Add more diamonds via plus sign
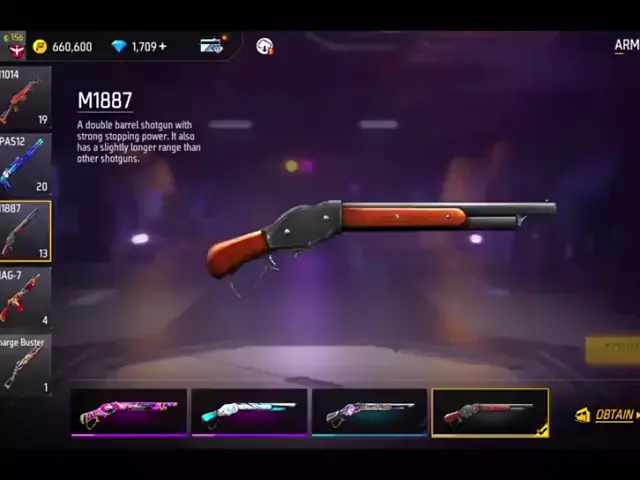This screenshot has width=640, height=480. tap(163, 46)
